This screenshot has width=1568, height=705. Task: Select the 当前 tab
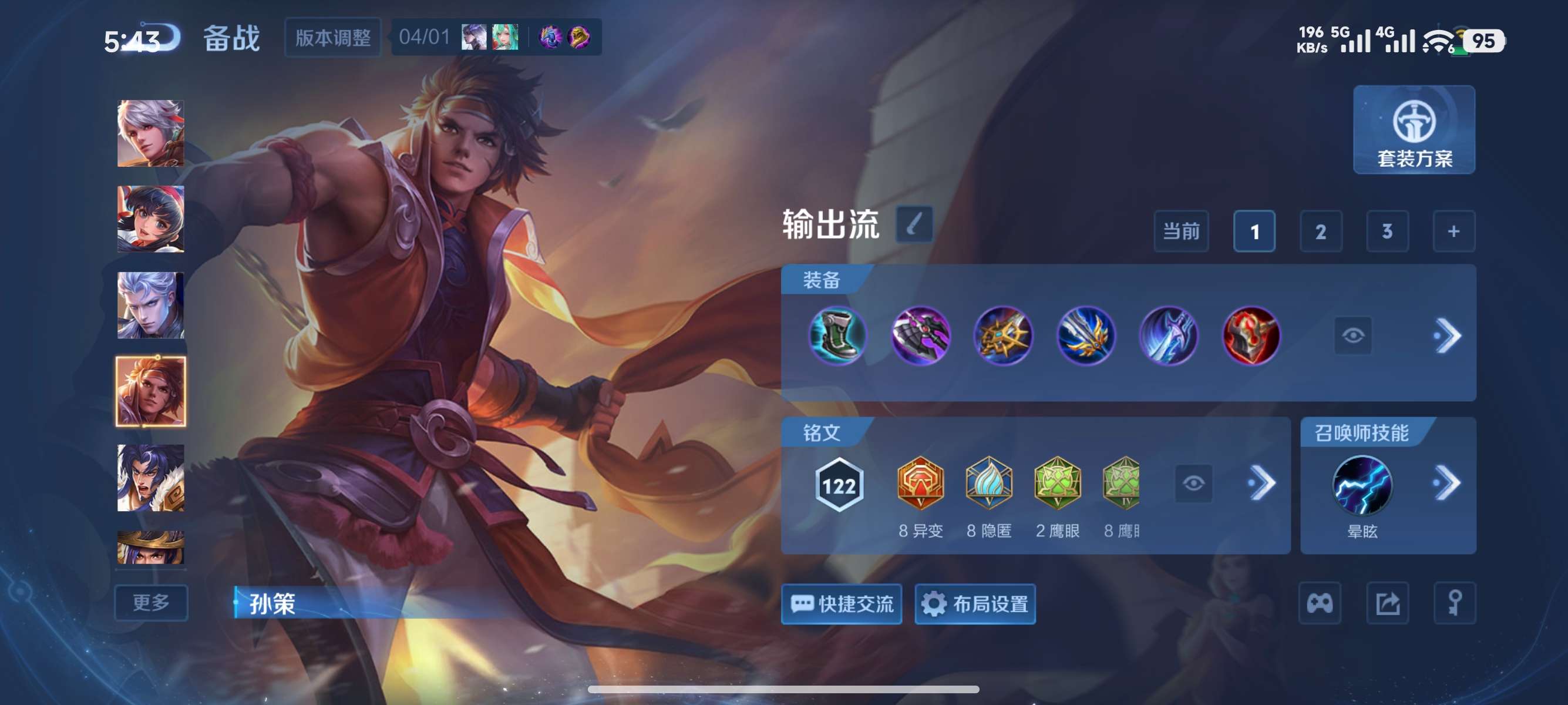coord(1181,231)
